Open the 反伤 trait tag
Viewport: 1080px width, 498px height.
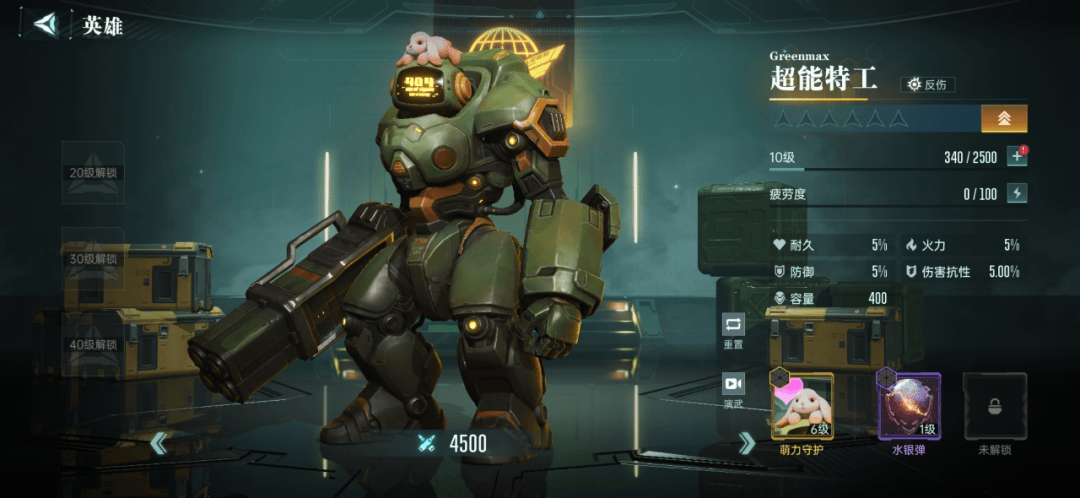(927, 85)
